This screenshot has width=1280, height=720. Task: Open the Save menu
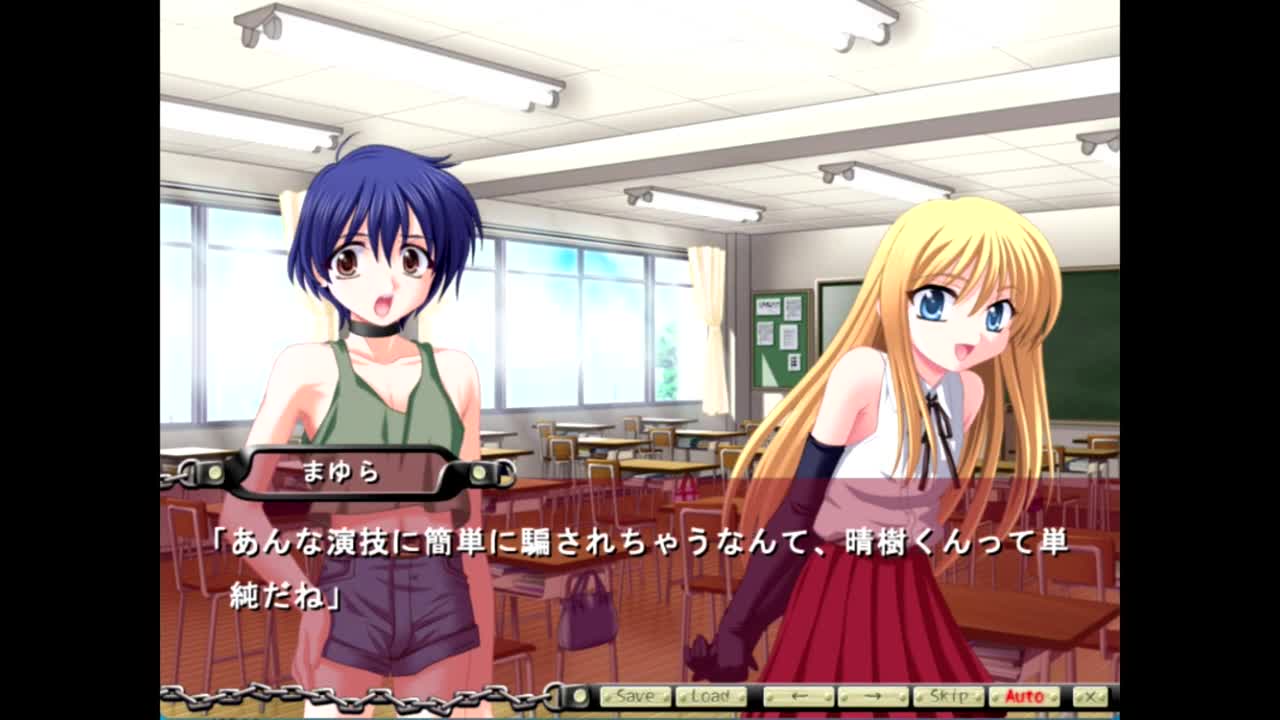coord(635,696)
